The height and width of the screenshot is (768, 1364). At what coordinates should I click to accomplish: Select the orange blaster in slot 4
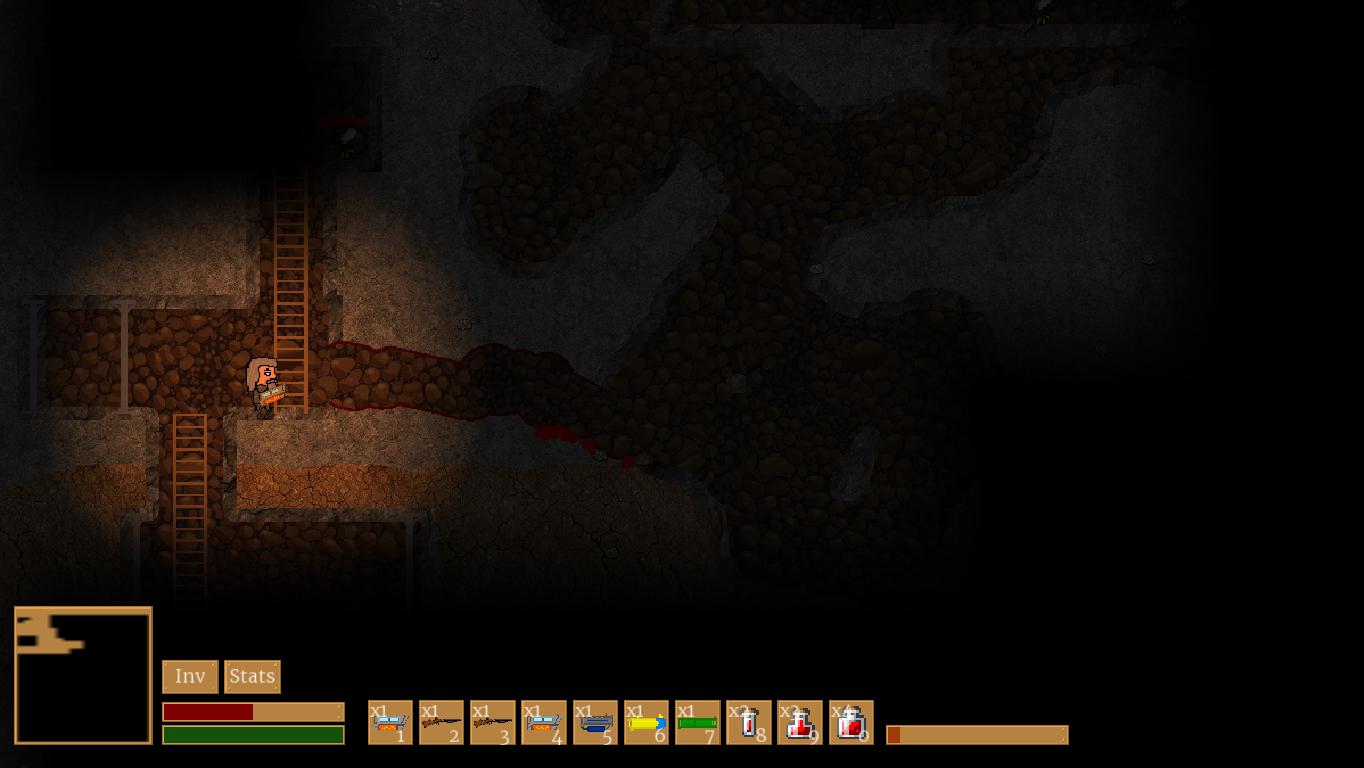544,722
